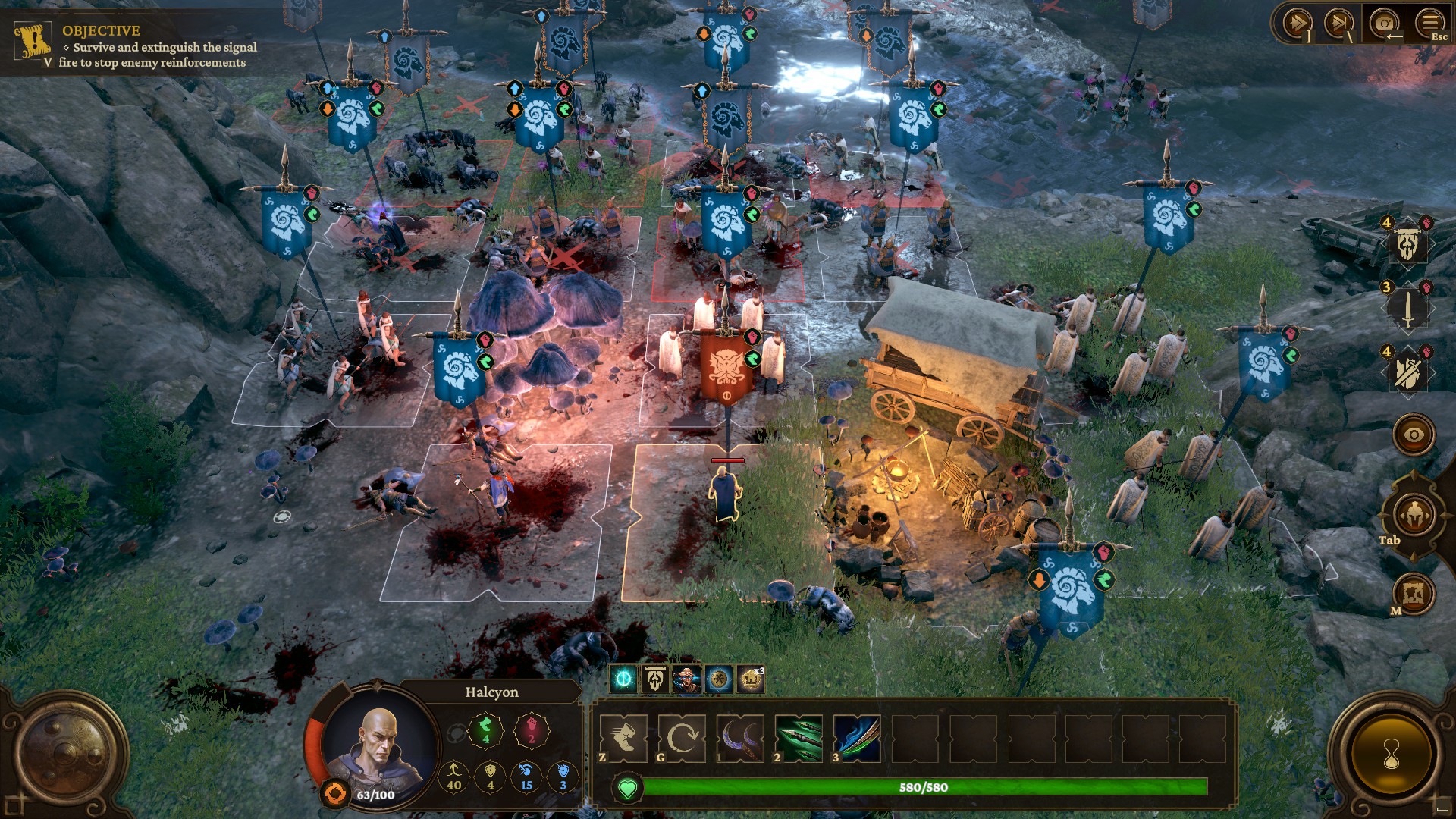
Task: Activate the circular arrow rotate action
Action: [682, 738]
